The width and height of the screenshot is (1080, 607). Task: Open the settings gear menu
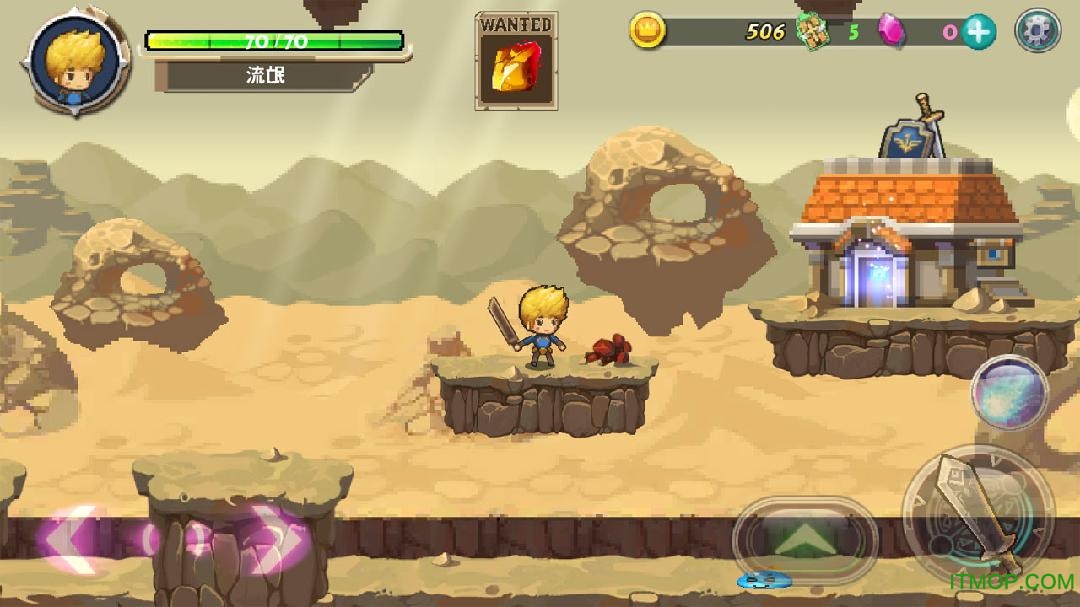point(1037,31)
